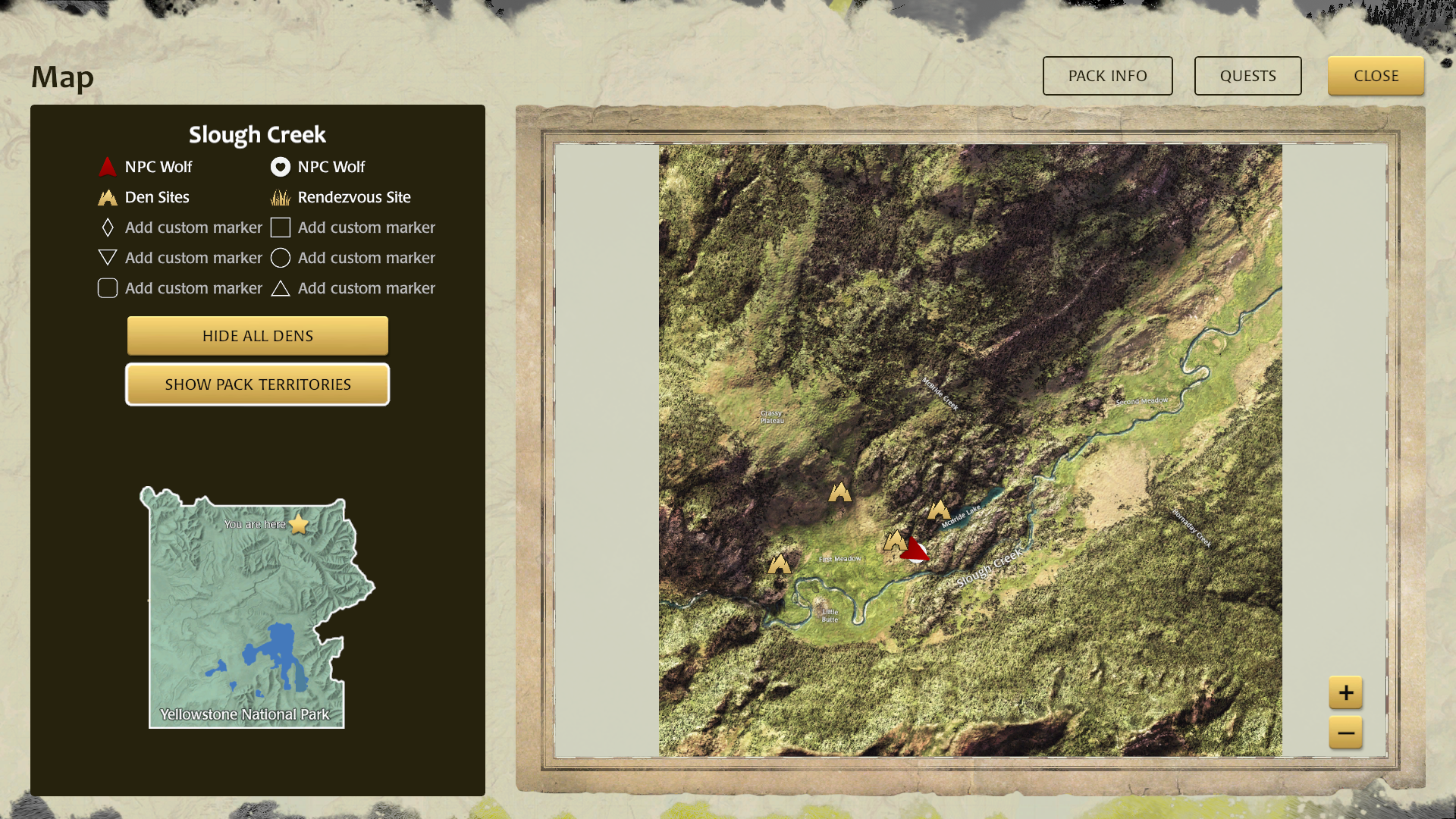The width and height of the screenshot is (1456, 819).
Task: Click the Den Sites legend entry
Action: [144, 197]
